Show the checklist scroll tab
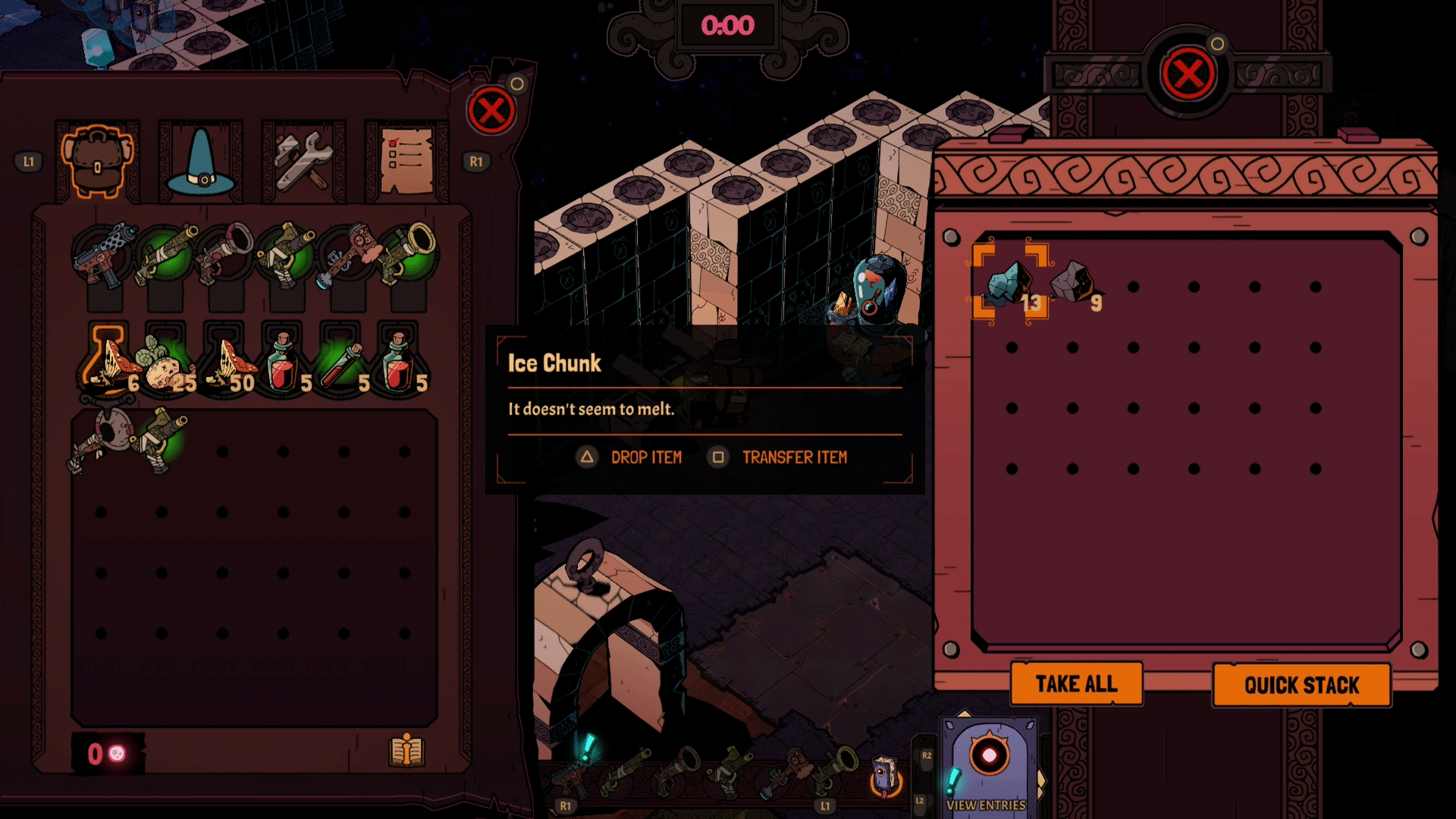This screenshot has width=1456, height=819. (406, 161)
